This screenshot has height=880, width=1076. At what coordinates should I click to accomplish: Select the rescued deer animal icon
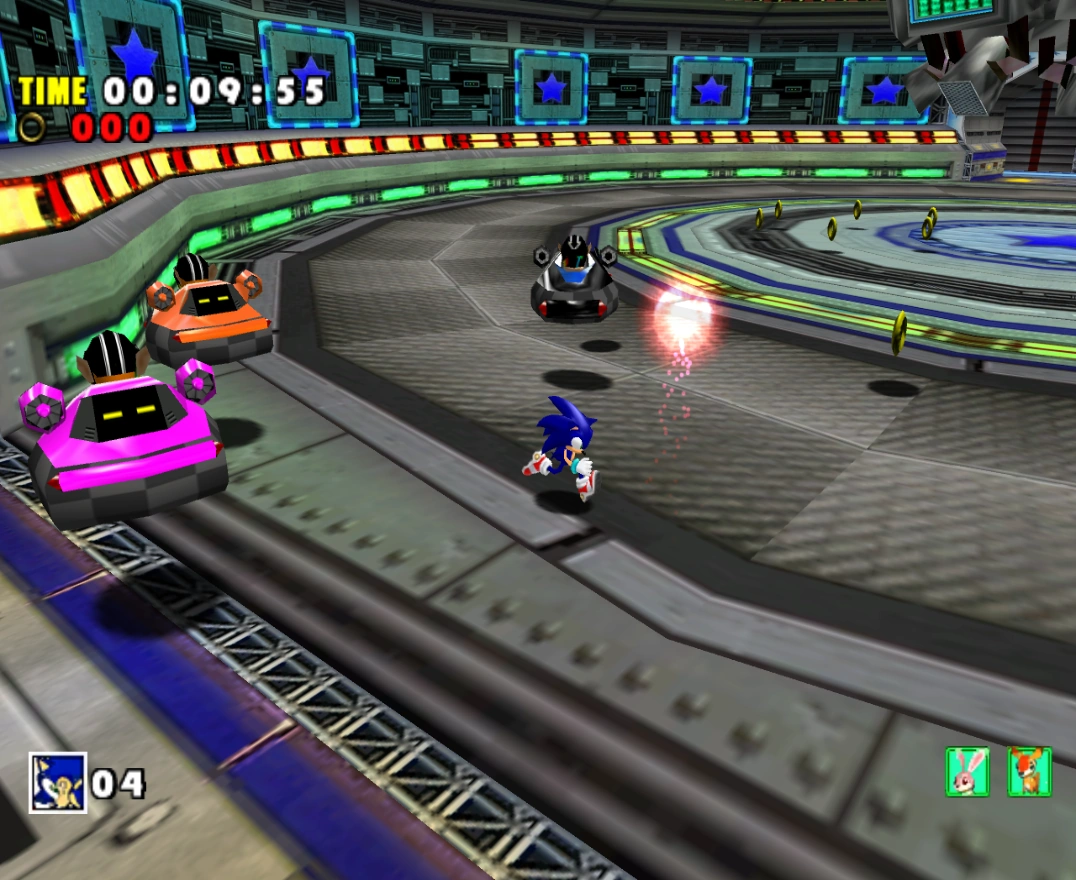pos(1029,771)
